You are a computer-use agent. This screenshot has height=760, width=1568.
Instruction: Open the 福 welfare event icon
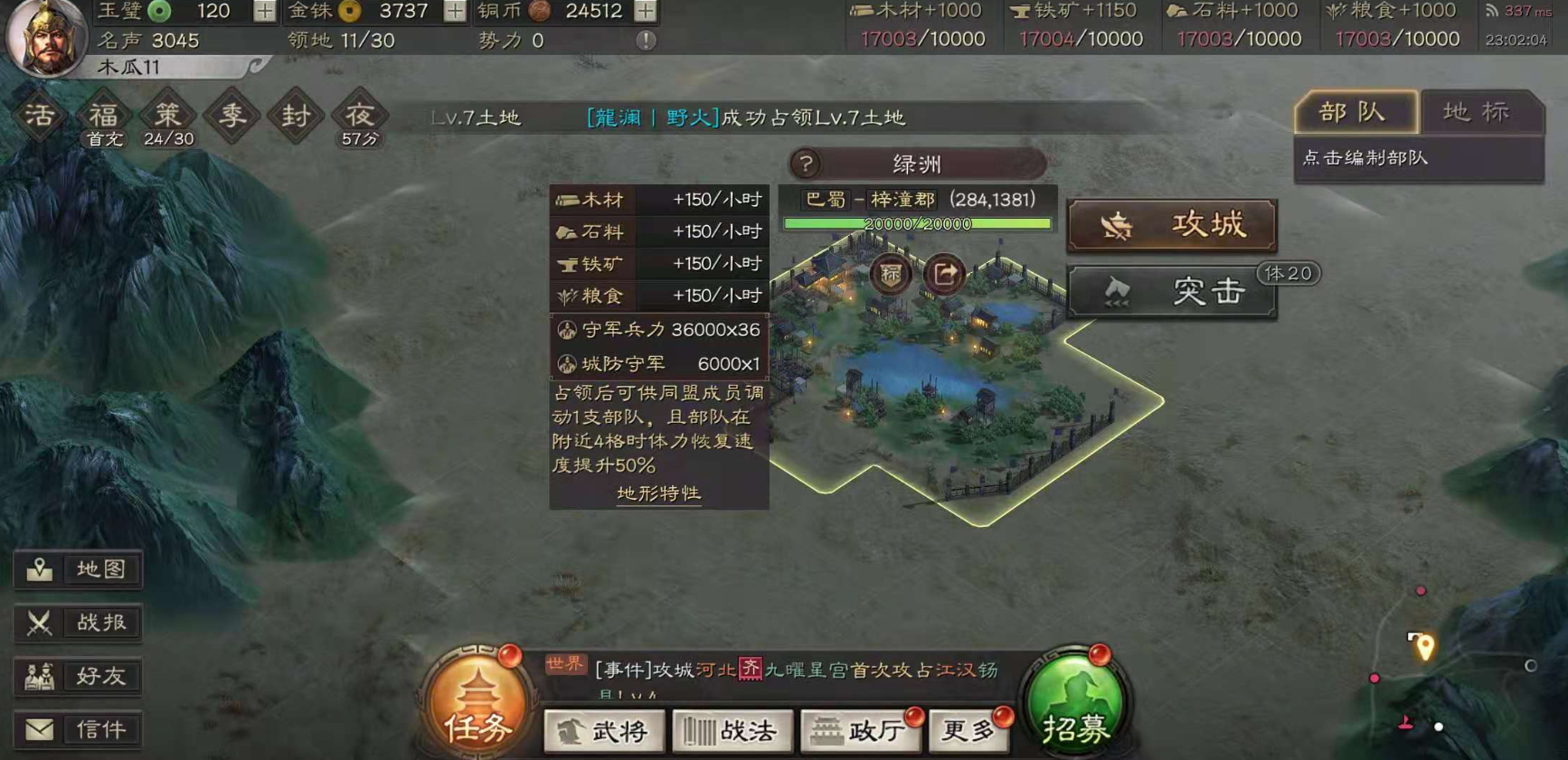click(102, 113)
